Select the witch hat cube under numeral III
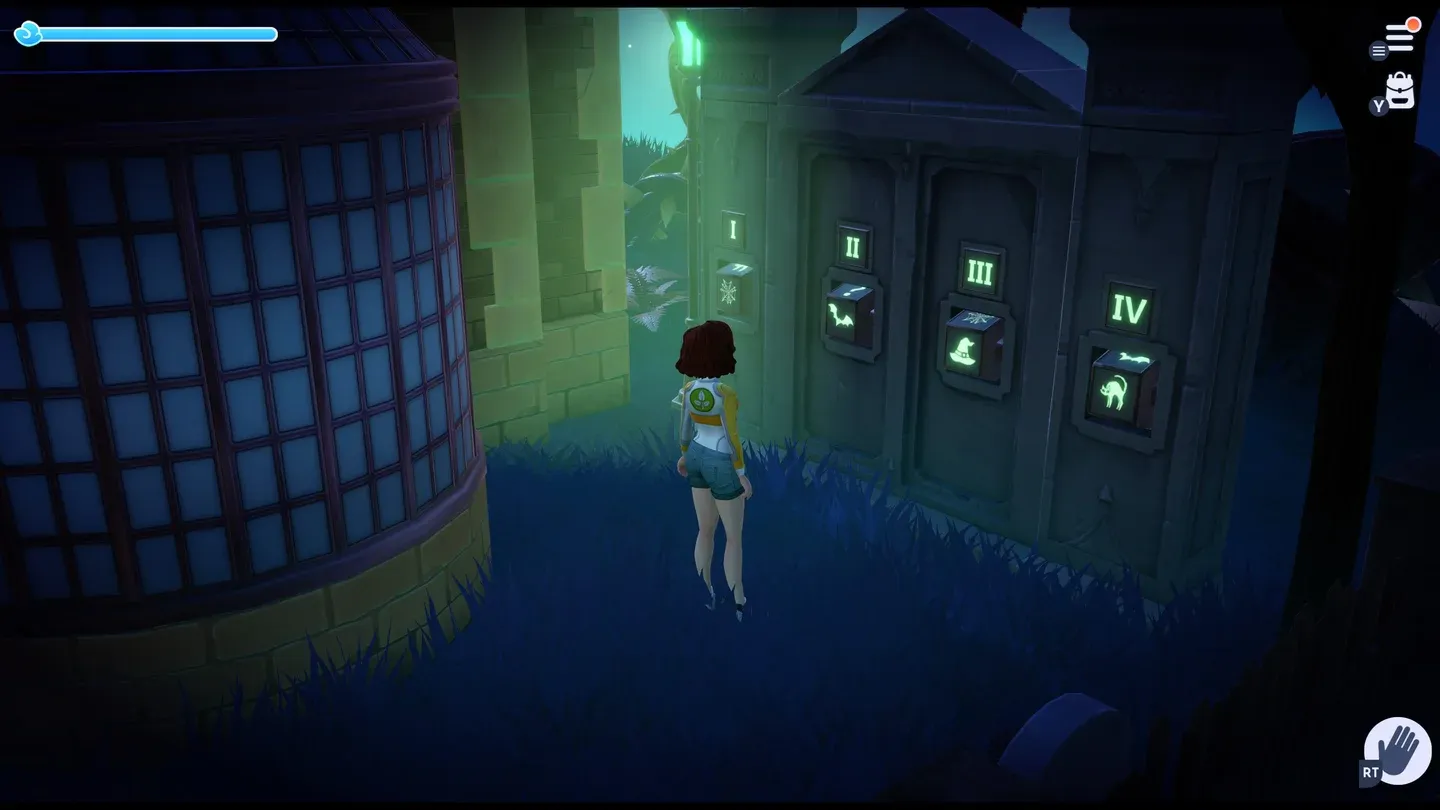The width and height of the screenshot is (1440, 810). (x=962, y=351)
